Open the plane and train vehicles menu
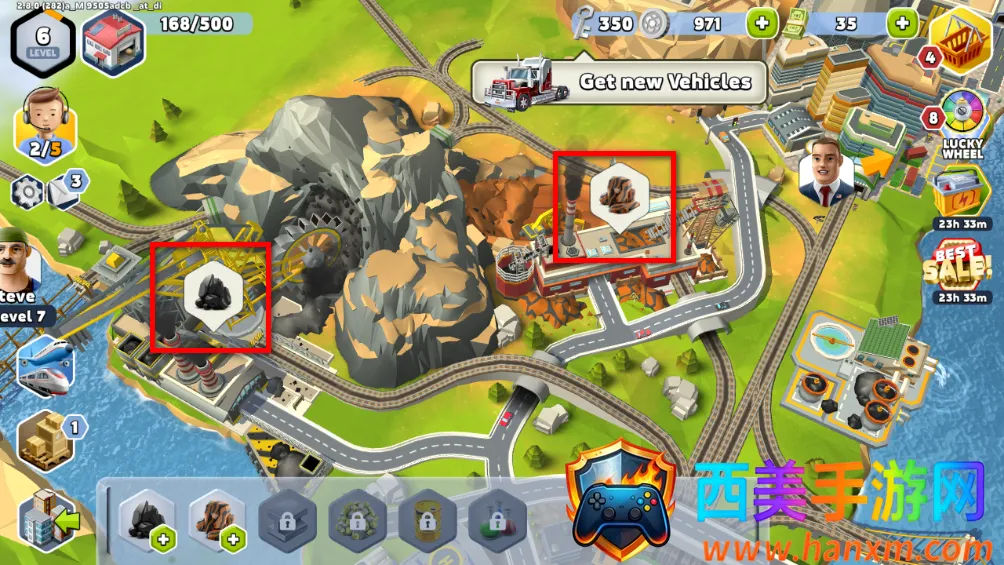The width and height of the screenshot is (1004, 565). 45,363
